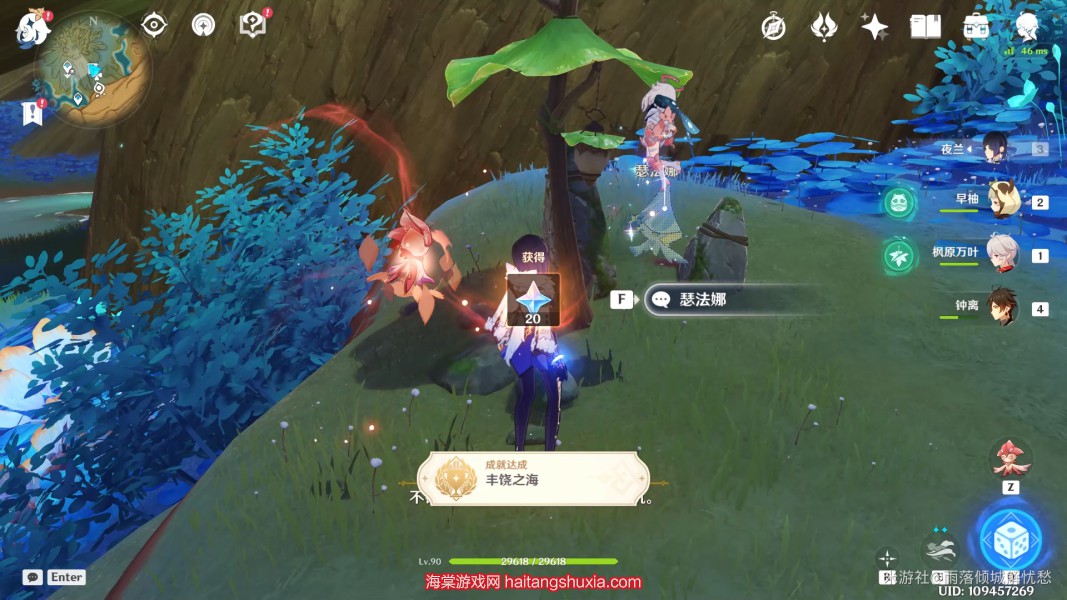Open the character screen head icon
The width and height of the screenshot is (1067, 600).
point(1027,27)
